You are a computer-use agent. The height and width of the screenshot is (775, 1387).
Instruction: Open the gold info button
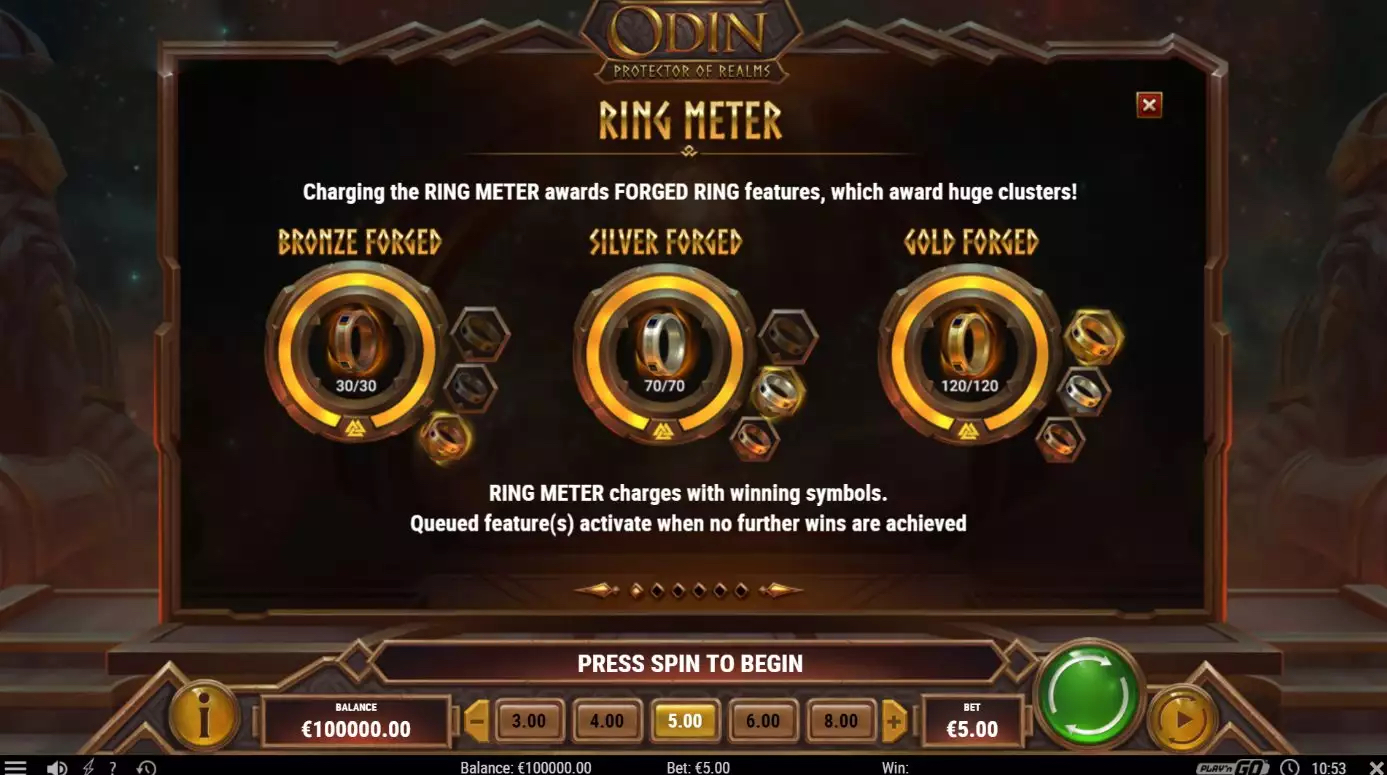[204, 716]
